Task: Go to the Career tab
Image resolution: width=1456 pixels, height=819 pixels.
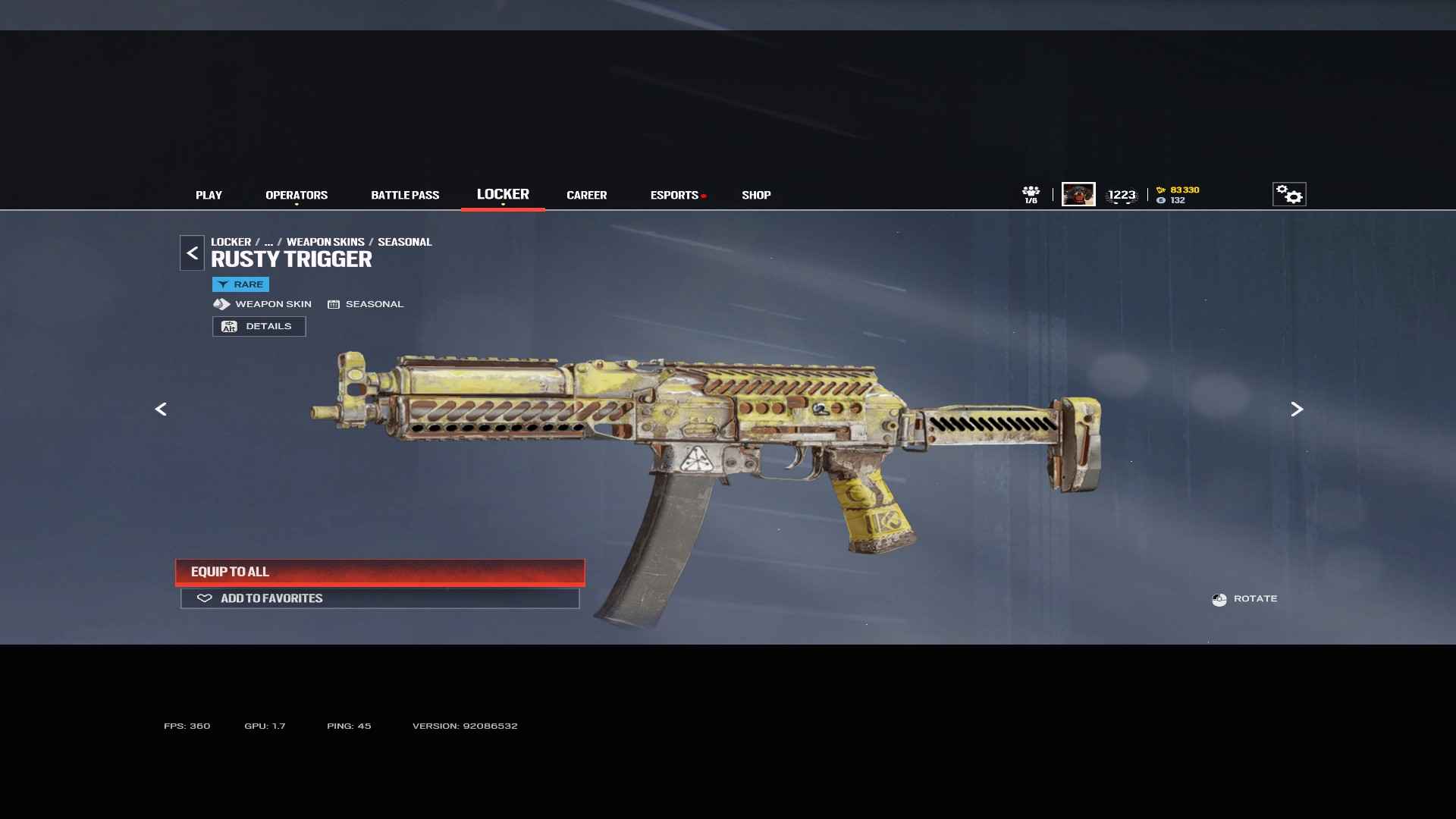Action: tap(586, 195)
